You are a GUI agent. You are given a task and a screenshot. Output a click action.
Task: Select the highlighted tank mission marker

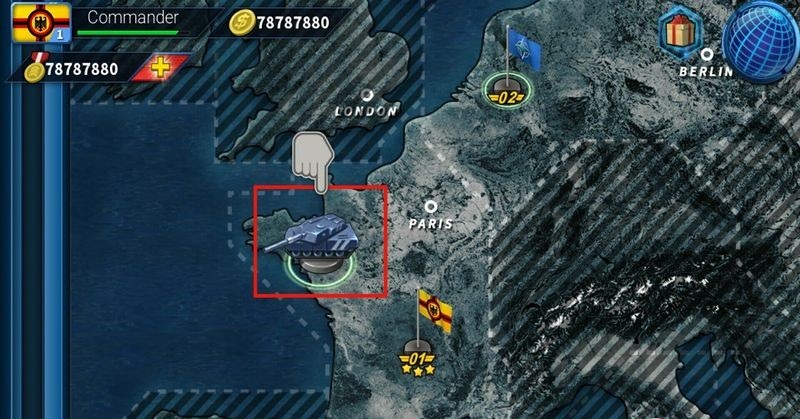click(320, 241)
